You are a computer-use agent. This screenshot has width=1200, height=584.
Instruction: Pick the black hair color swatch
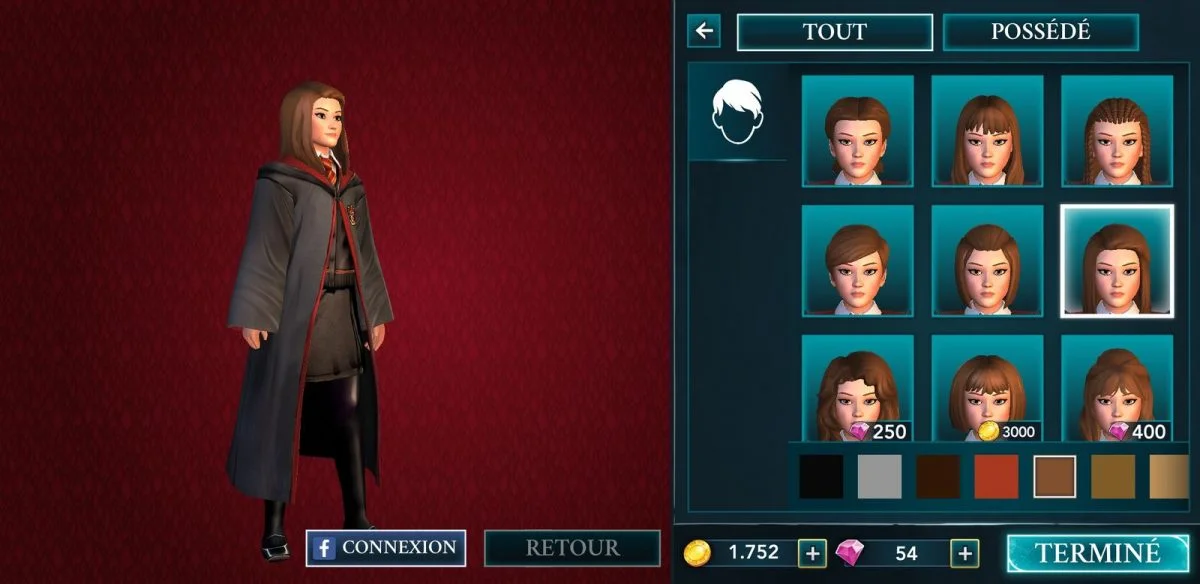tap(821, 477)
